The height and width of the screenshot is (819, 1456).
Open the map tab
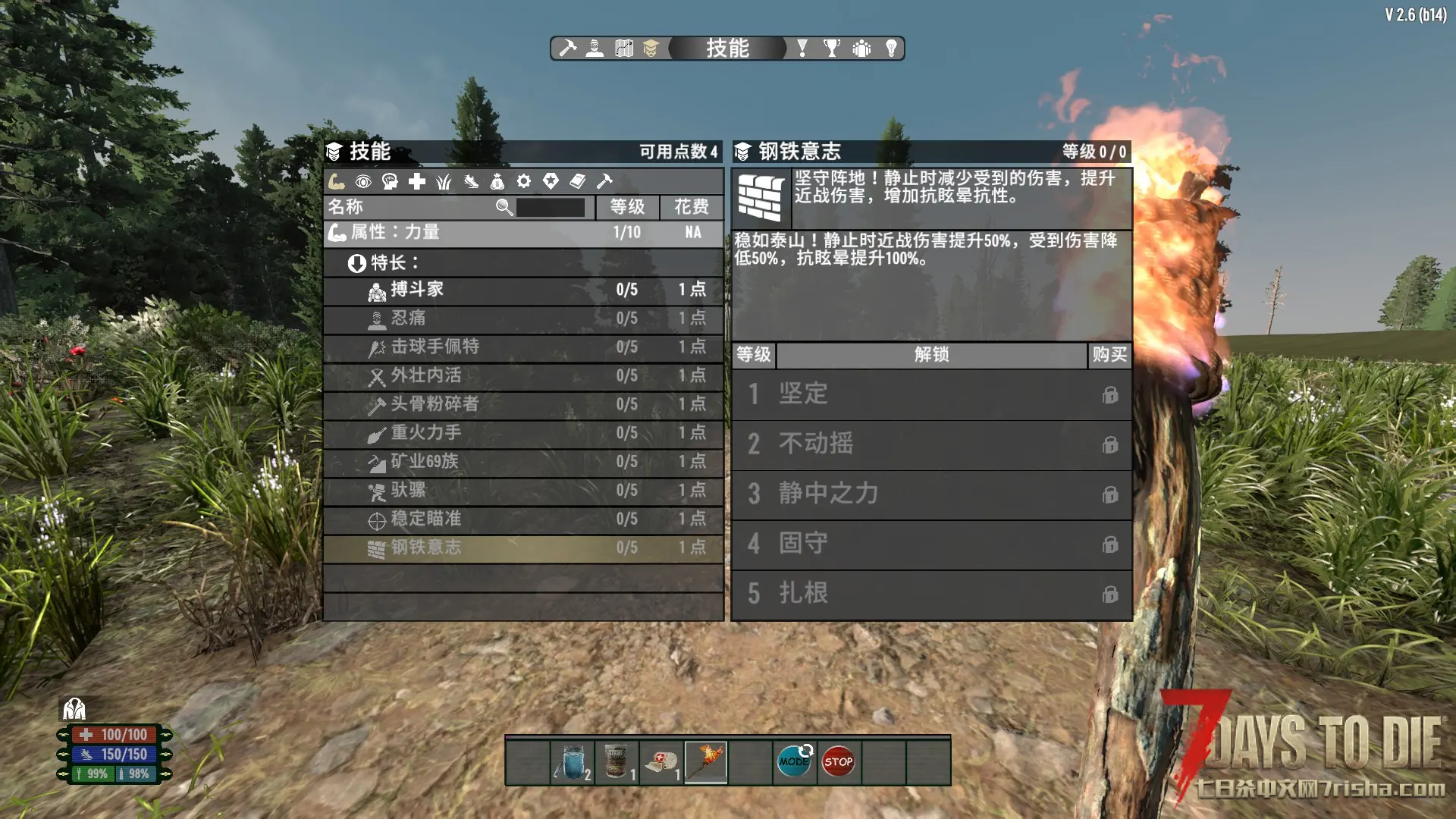pyautogui.click(x=623, y=49)
